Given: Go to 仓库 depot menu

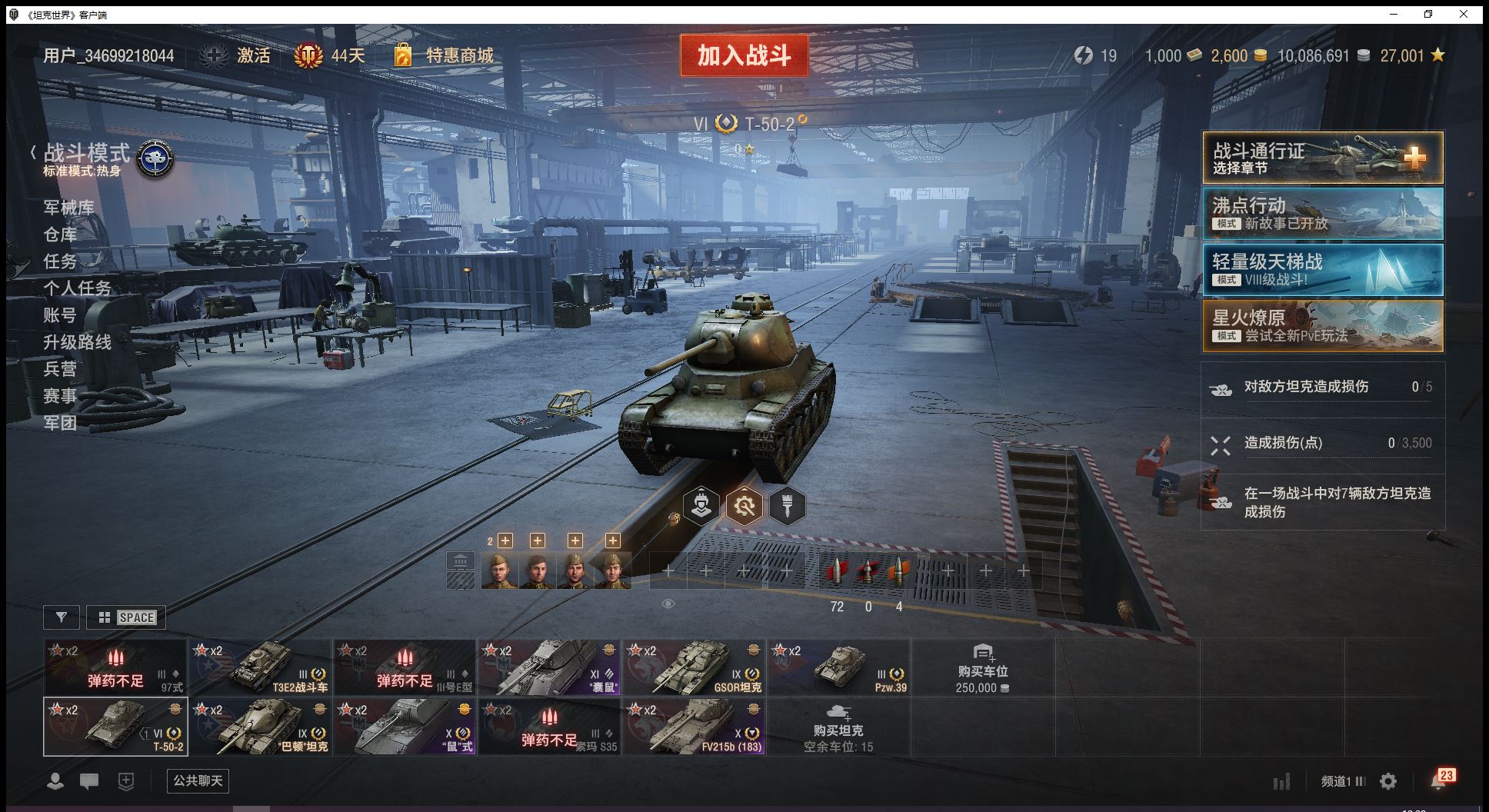Looking at the screenshot, I should 60,235.
